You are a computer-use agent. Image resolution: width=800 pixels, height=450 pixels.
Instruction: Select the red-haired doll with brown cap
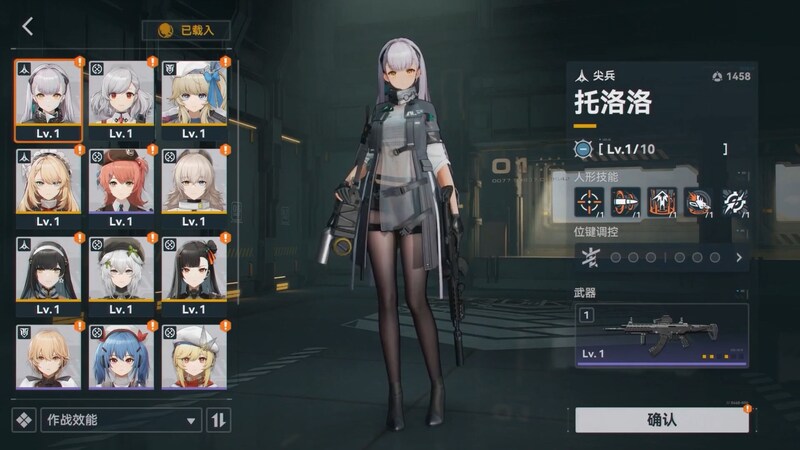click(121, 185)
